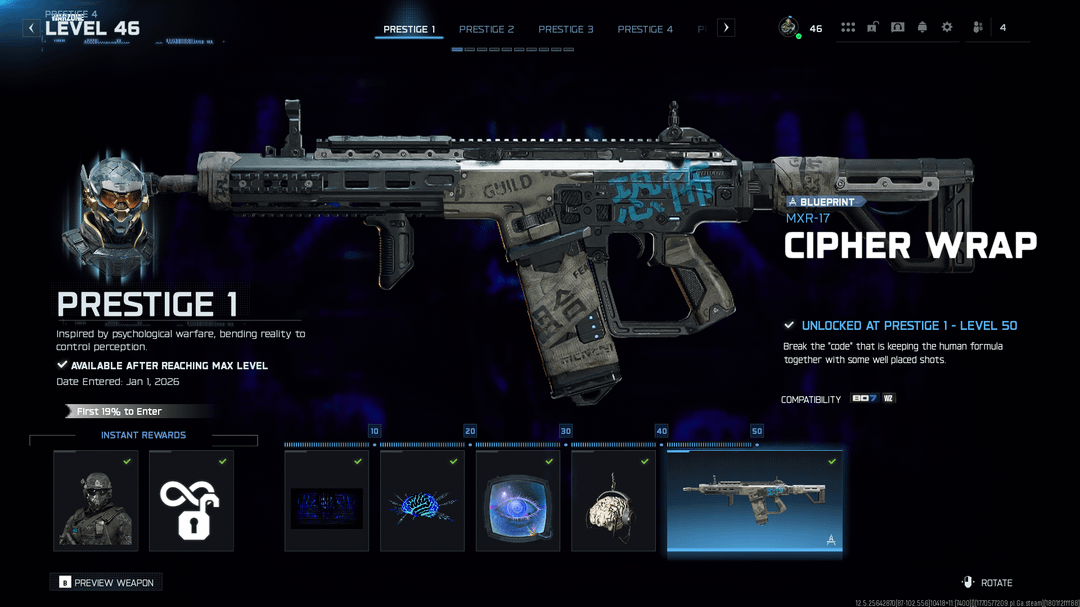Select the Prestige 3 tab
The image size is (1080, 607).
click(565, 29)
